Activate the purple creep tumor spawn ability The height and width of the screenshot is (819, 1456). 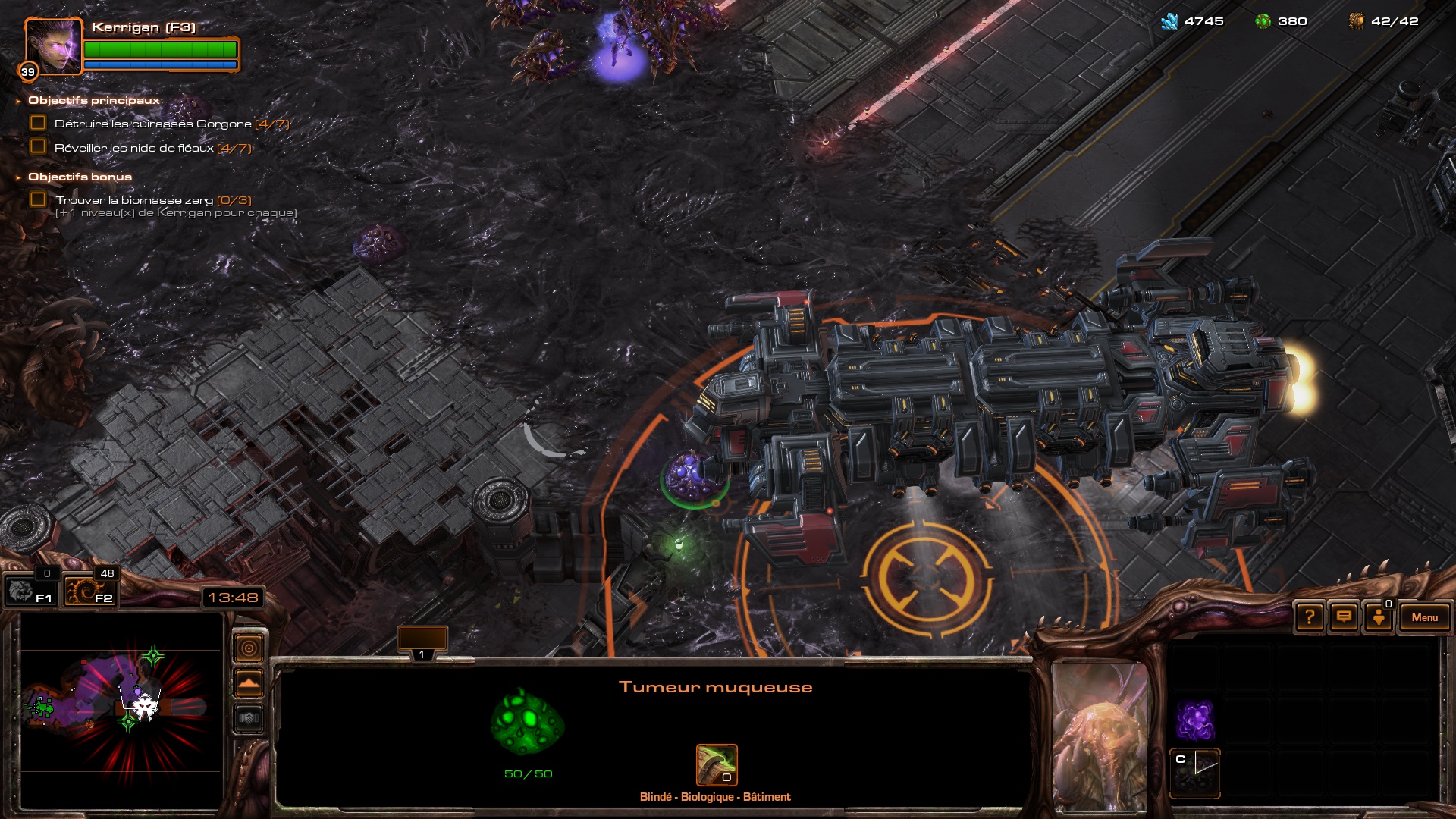tap(1195, 720)
